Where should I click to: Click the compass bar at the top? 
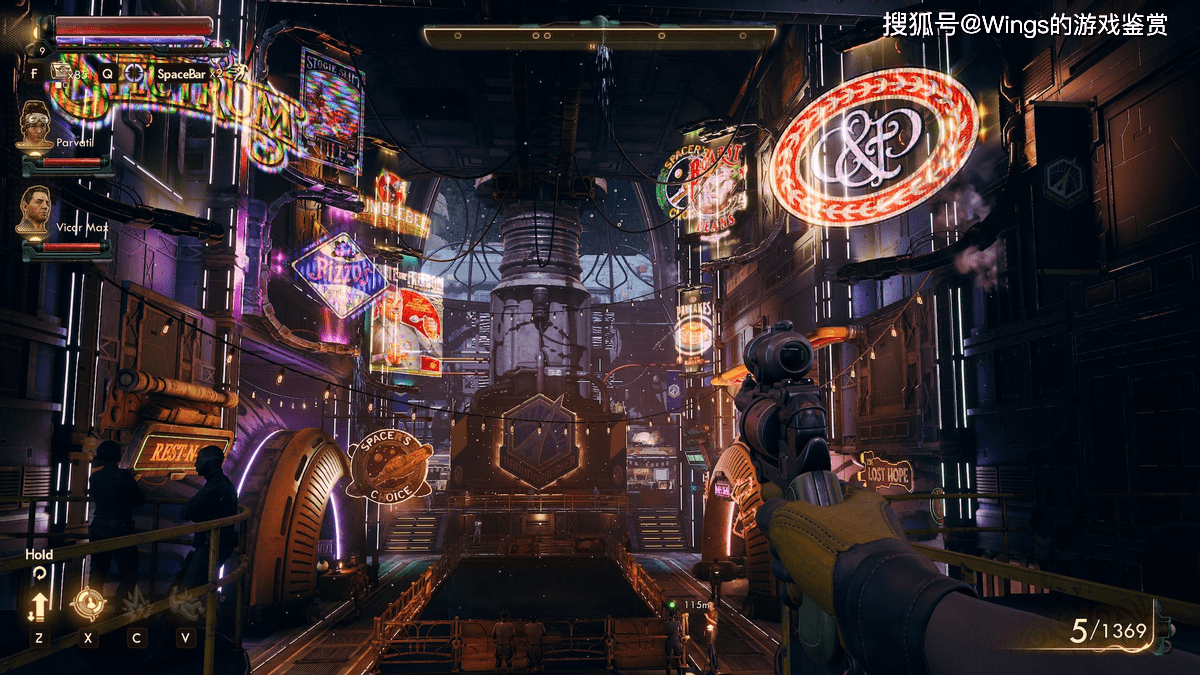[600, 37]
